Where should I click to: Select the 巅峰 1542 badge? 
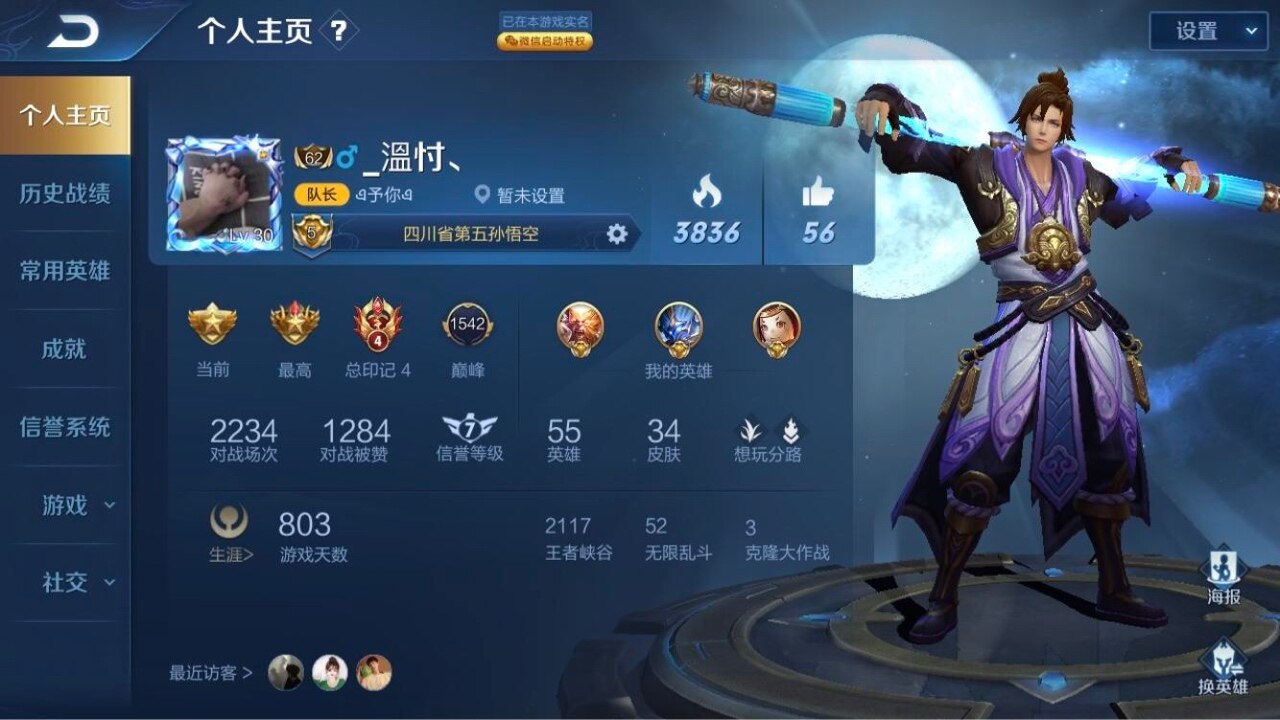467,341
